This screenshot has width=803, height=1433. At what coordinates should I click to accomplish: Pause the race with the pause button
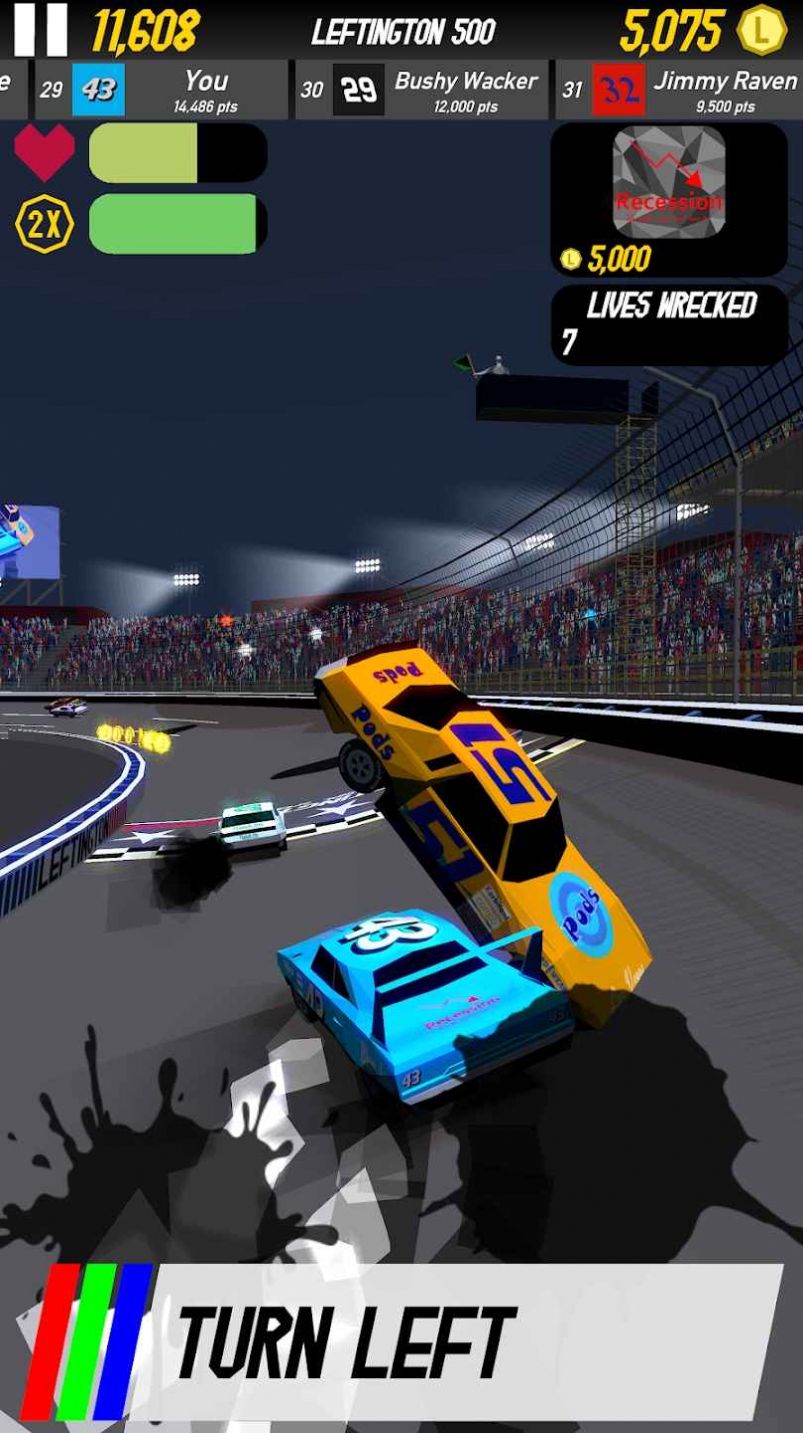pos(41,30)
